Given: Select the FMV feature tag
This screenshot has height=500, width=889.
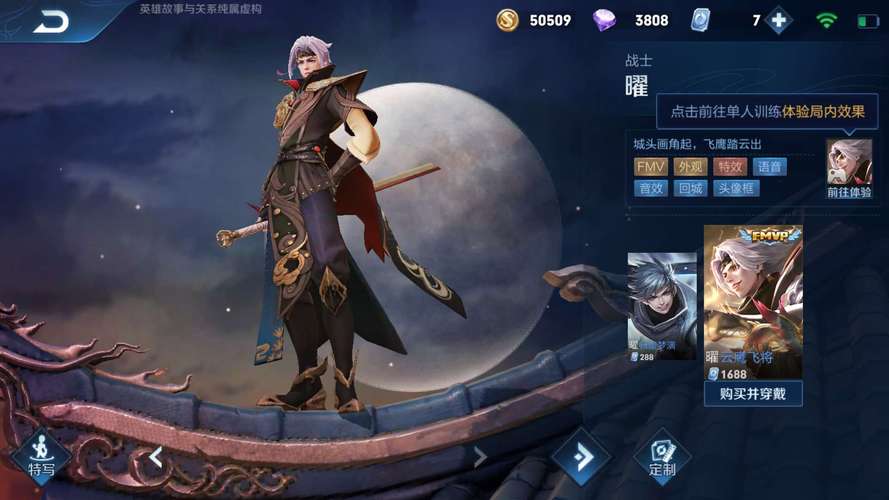Looking at the screenshot, I should point(650,167).
